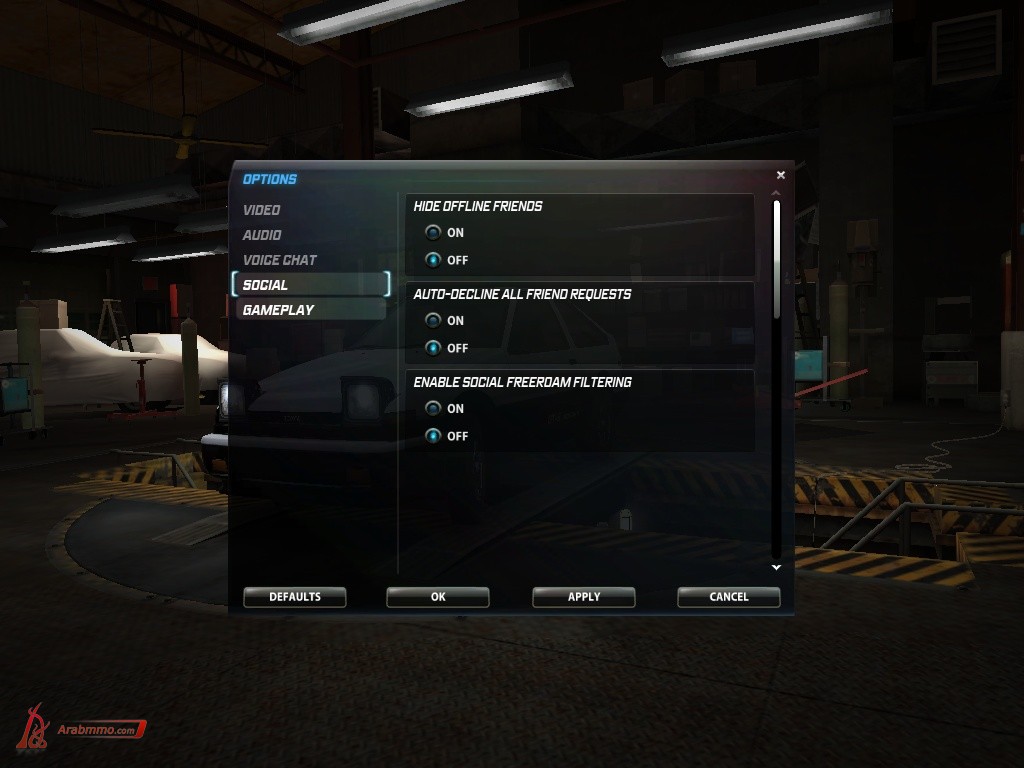The width and height of the screenshot is (1024, 768).
Task: Close the Options window with the X
Action: pyautogui.click(x=781, y=175)
